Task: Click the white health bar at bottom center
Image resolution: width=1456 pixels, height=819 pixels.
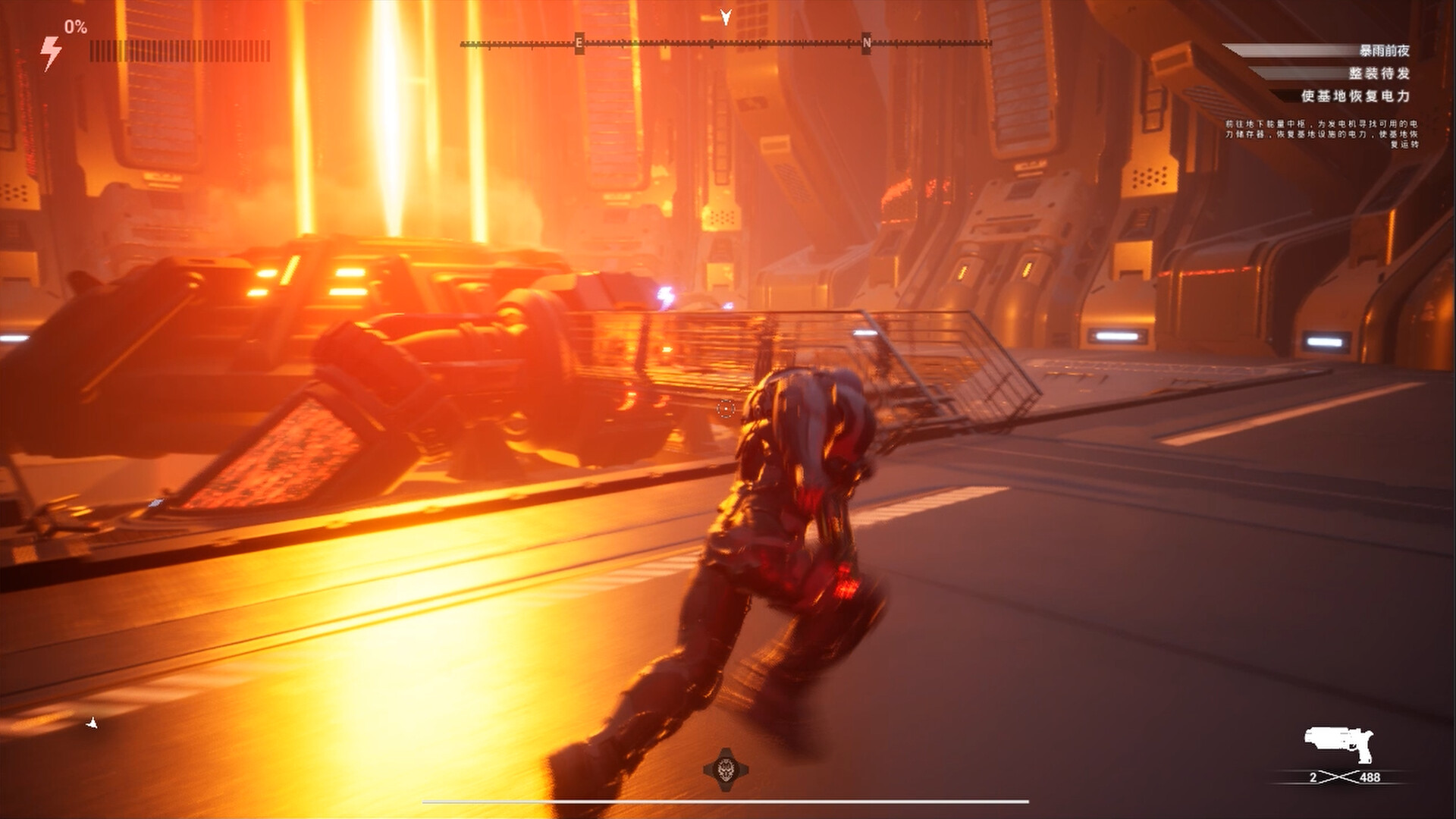Action: click(x=726, y=803)
